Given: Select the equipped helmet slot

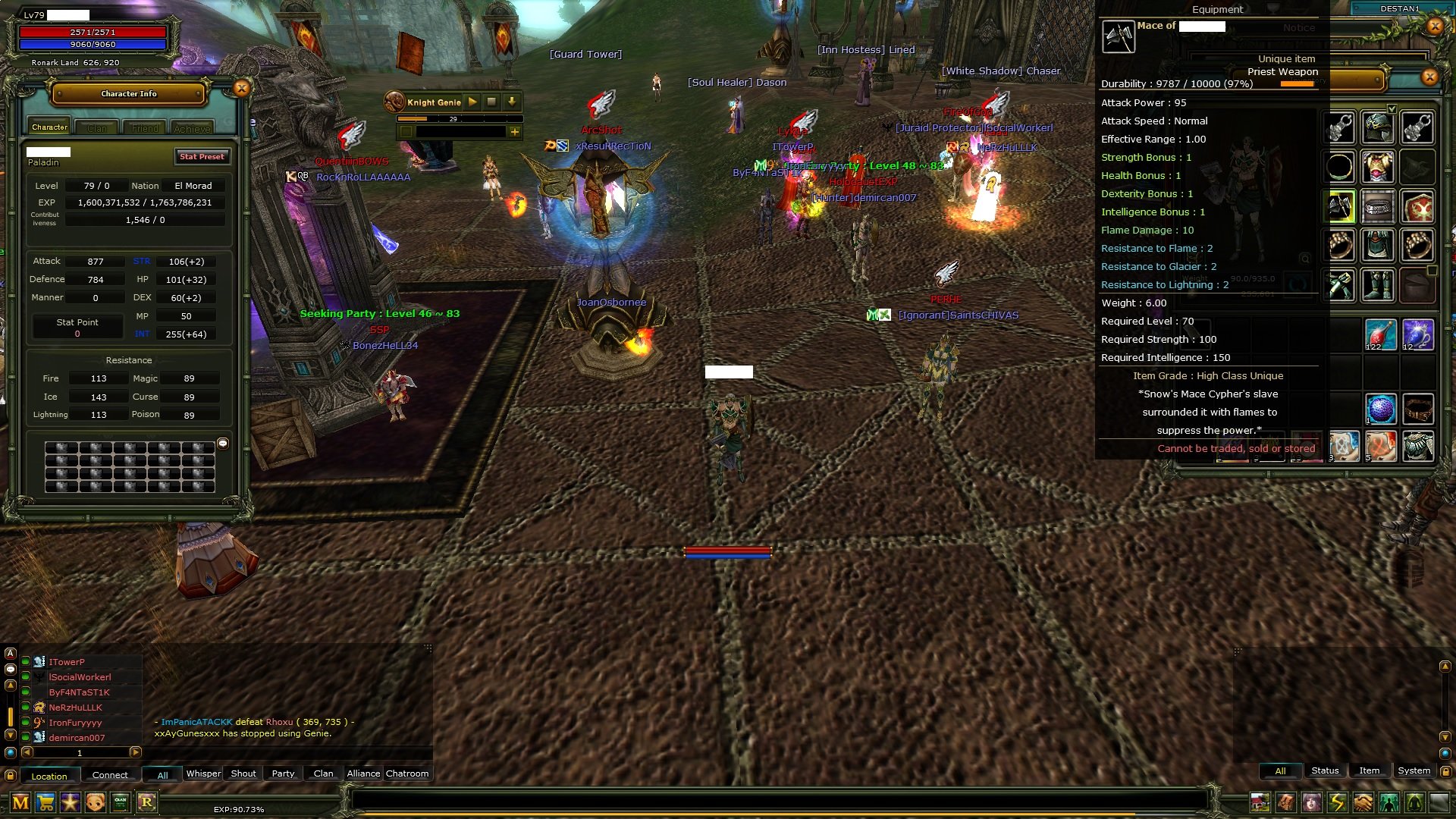Looking at the screenshot, I should (1377, 127).
